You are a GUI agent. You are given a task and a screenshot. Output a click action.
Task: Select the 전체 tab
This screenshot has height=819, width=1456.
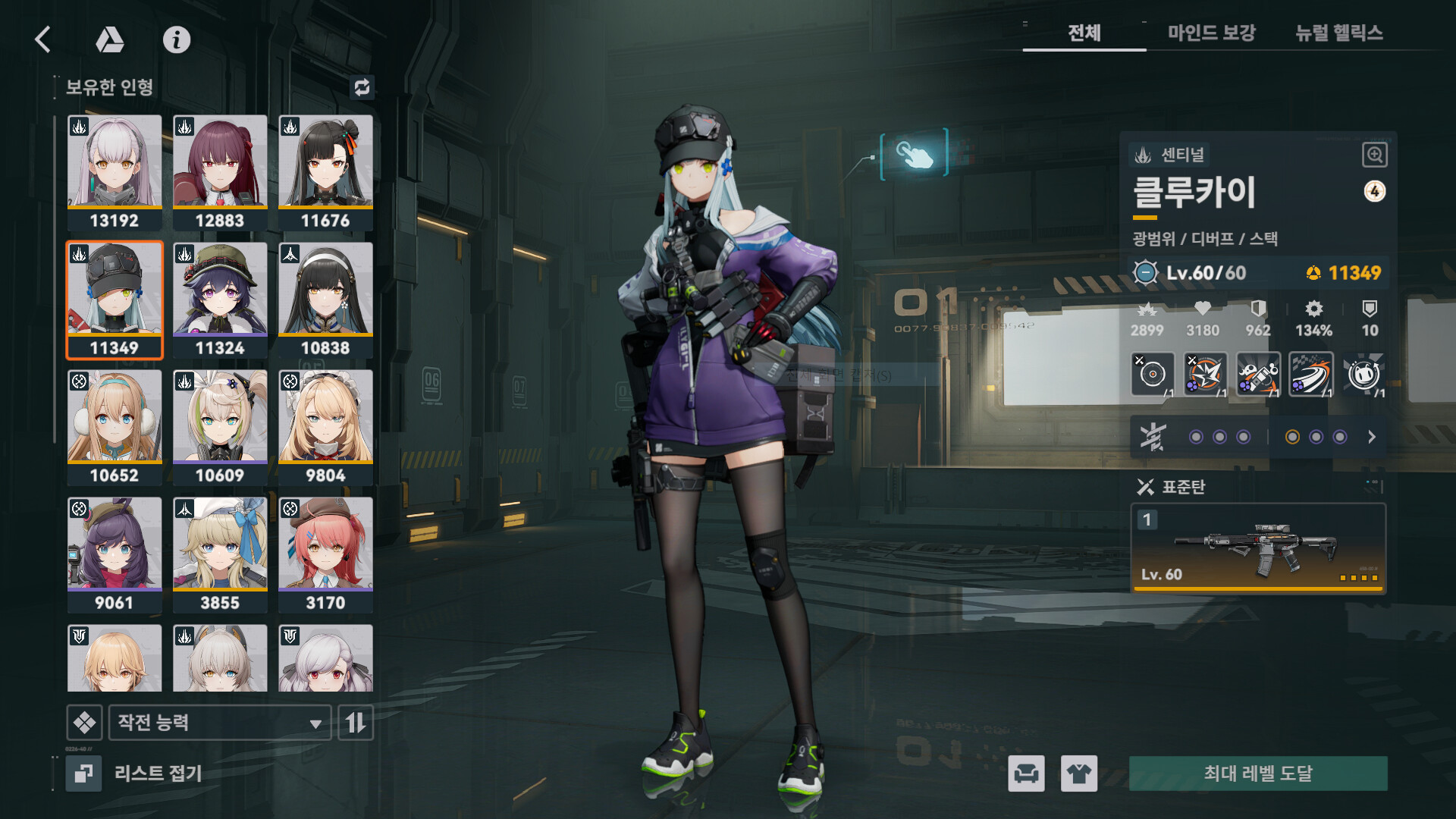pos(1084,33)
